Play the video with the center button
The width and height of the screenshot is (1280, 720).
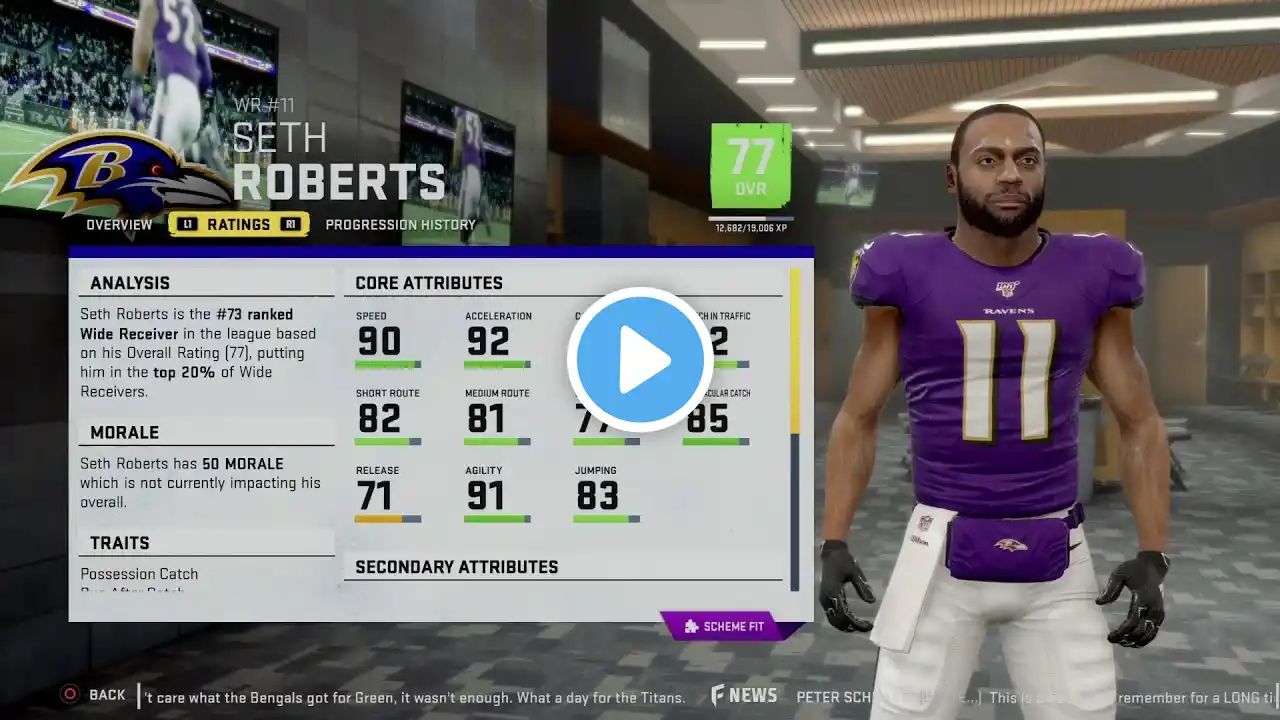(x=640, y=360)
